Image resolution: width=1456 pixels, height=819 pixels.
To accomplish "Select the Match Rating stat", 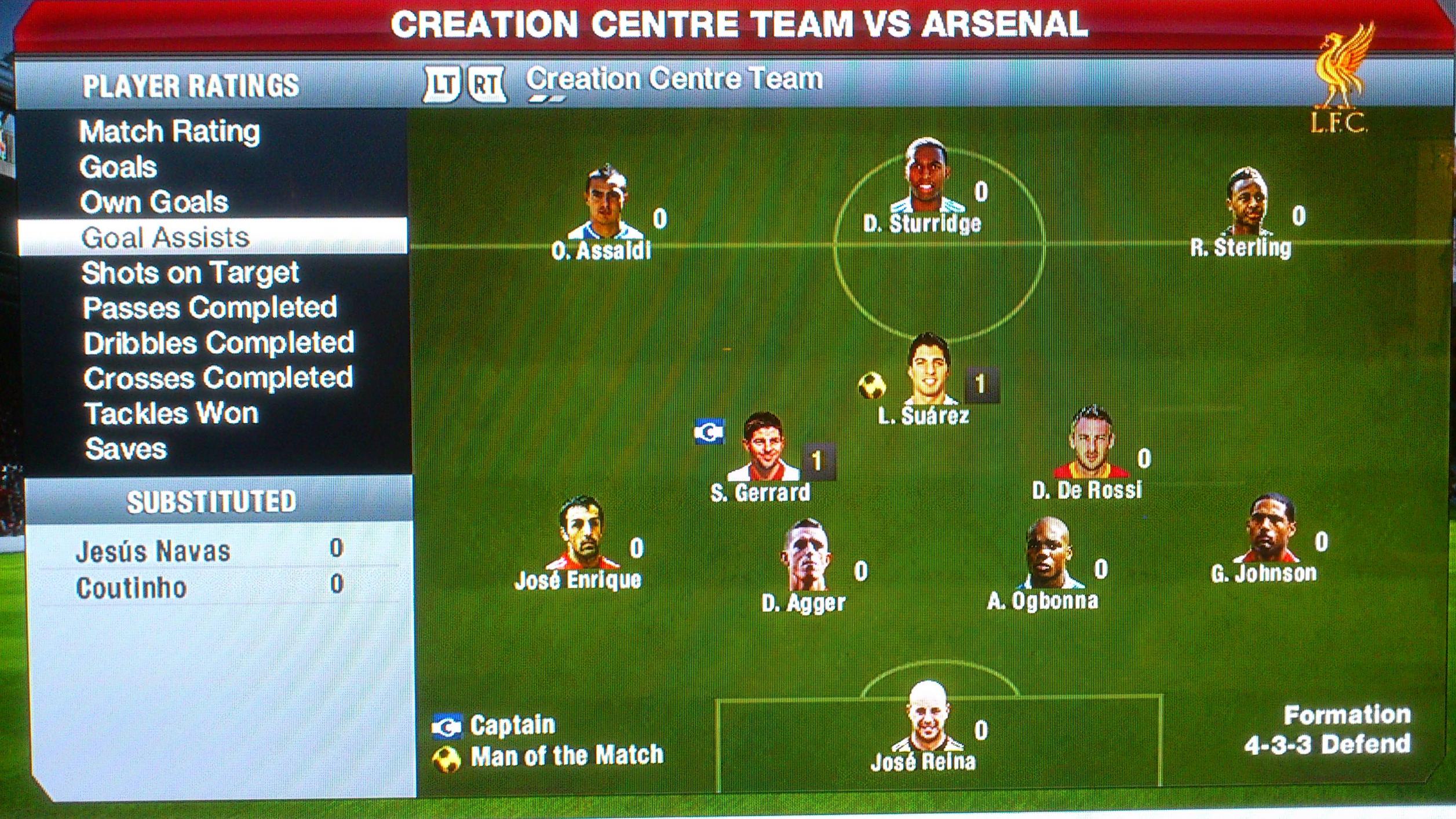I will click(169, 132).
